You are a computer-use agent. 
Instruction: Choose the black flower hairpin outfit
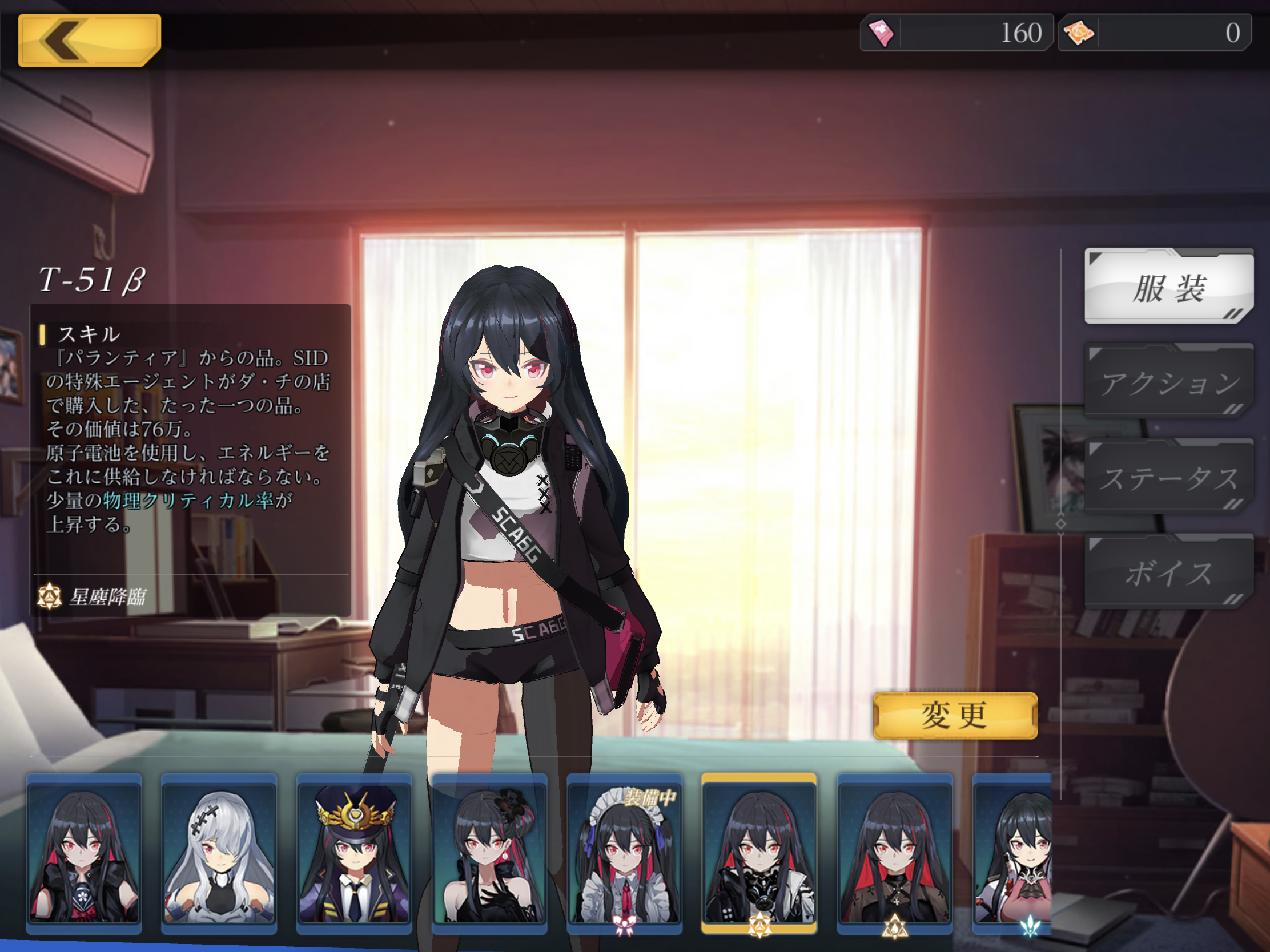(489, 853)
